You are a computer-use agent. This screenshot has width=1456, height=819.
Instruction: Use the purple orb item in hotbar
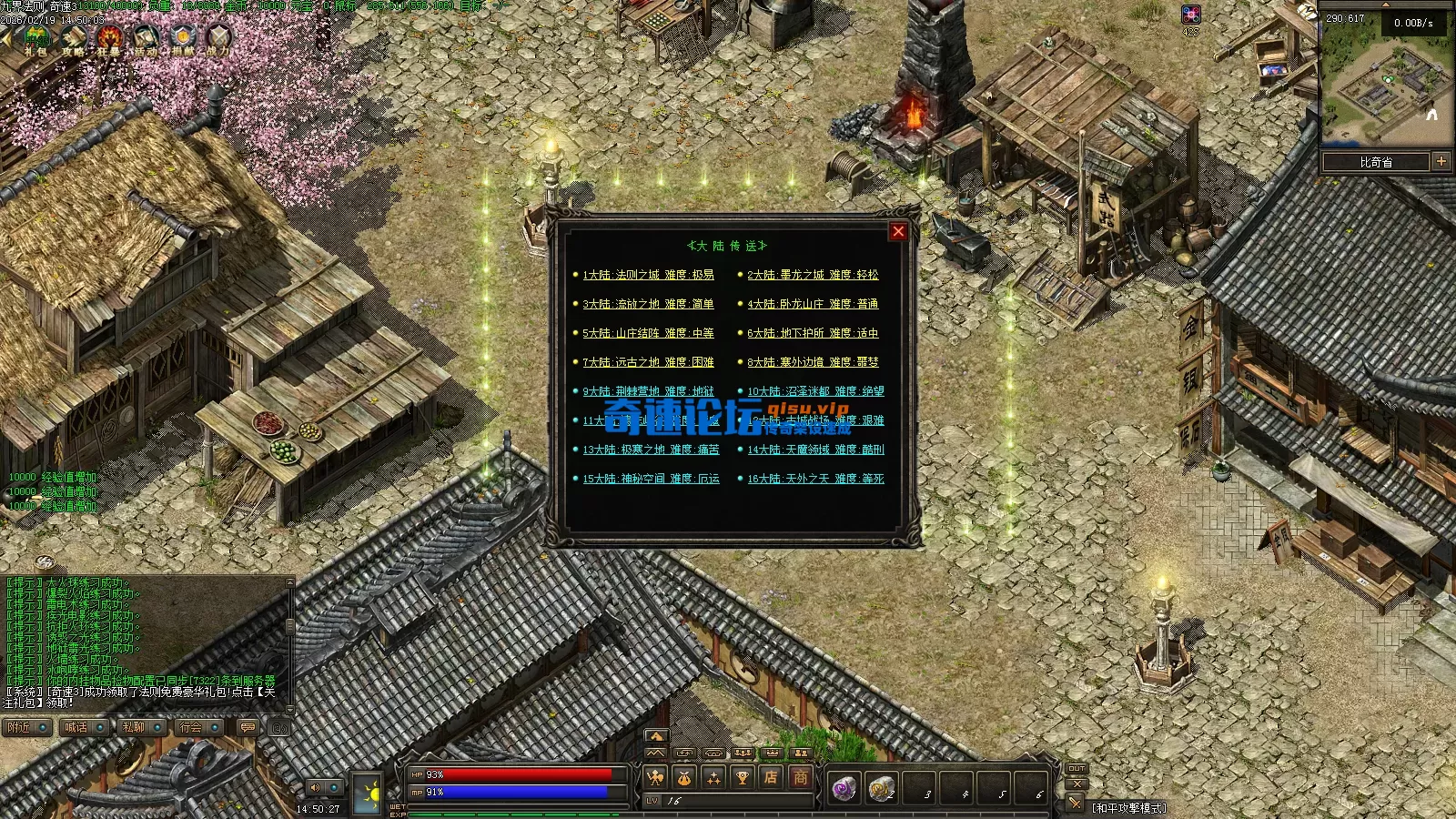[x=844, y=787]
